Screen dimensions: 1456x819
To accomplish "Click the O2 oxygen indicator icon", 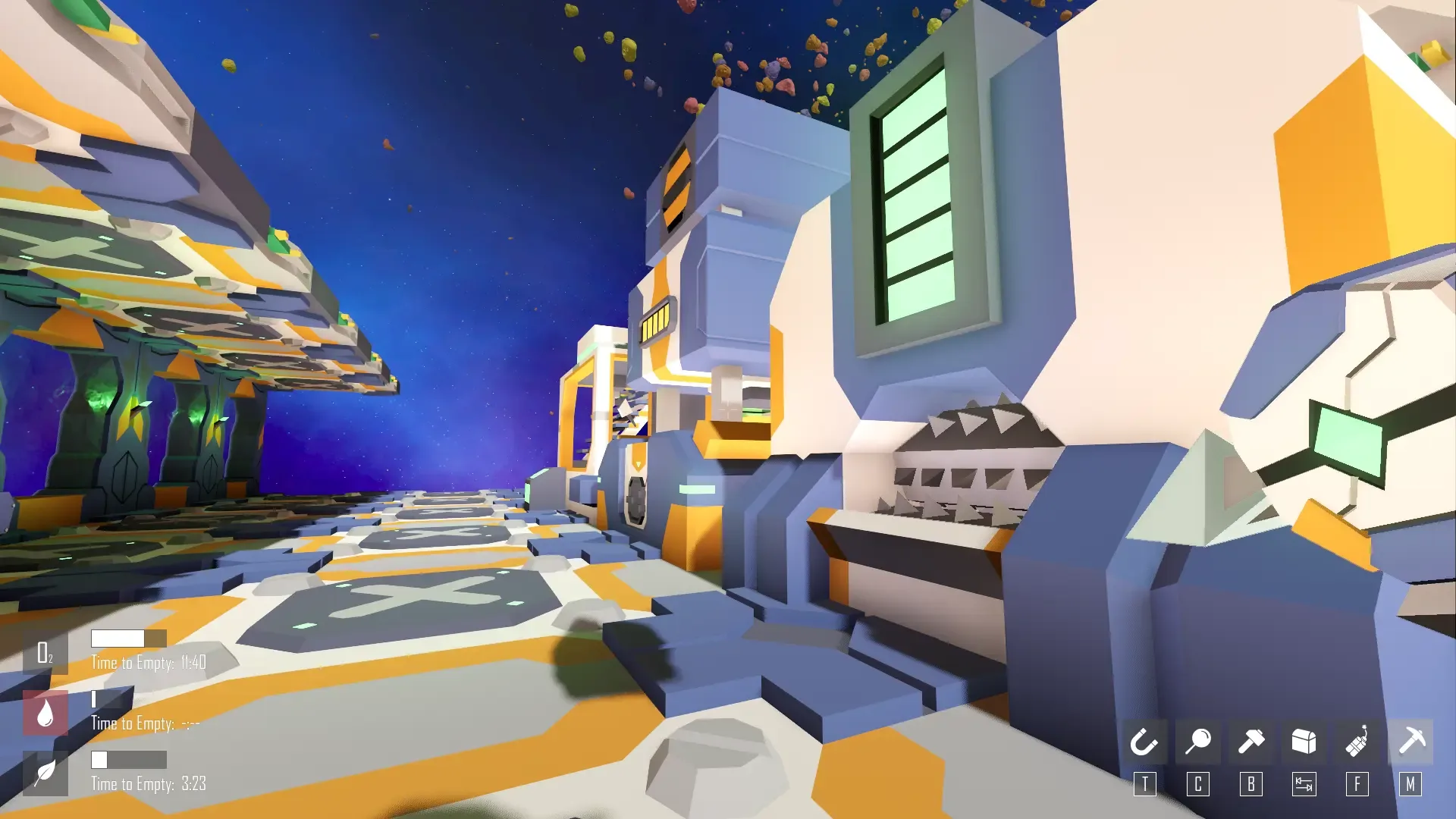I will coord(45,651).
